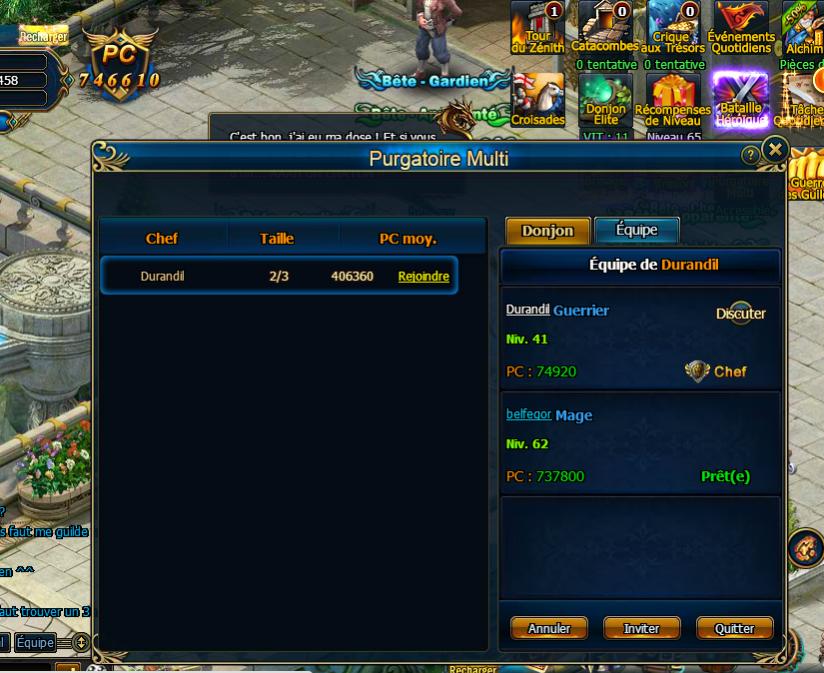Switch to the Donjon tab

tap(547, 230)
